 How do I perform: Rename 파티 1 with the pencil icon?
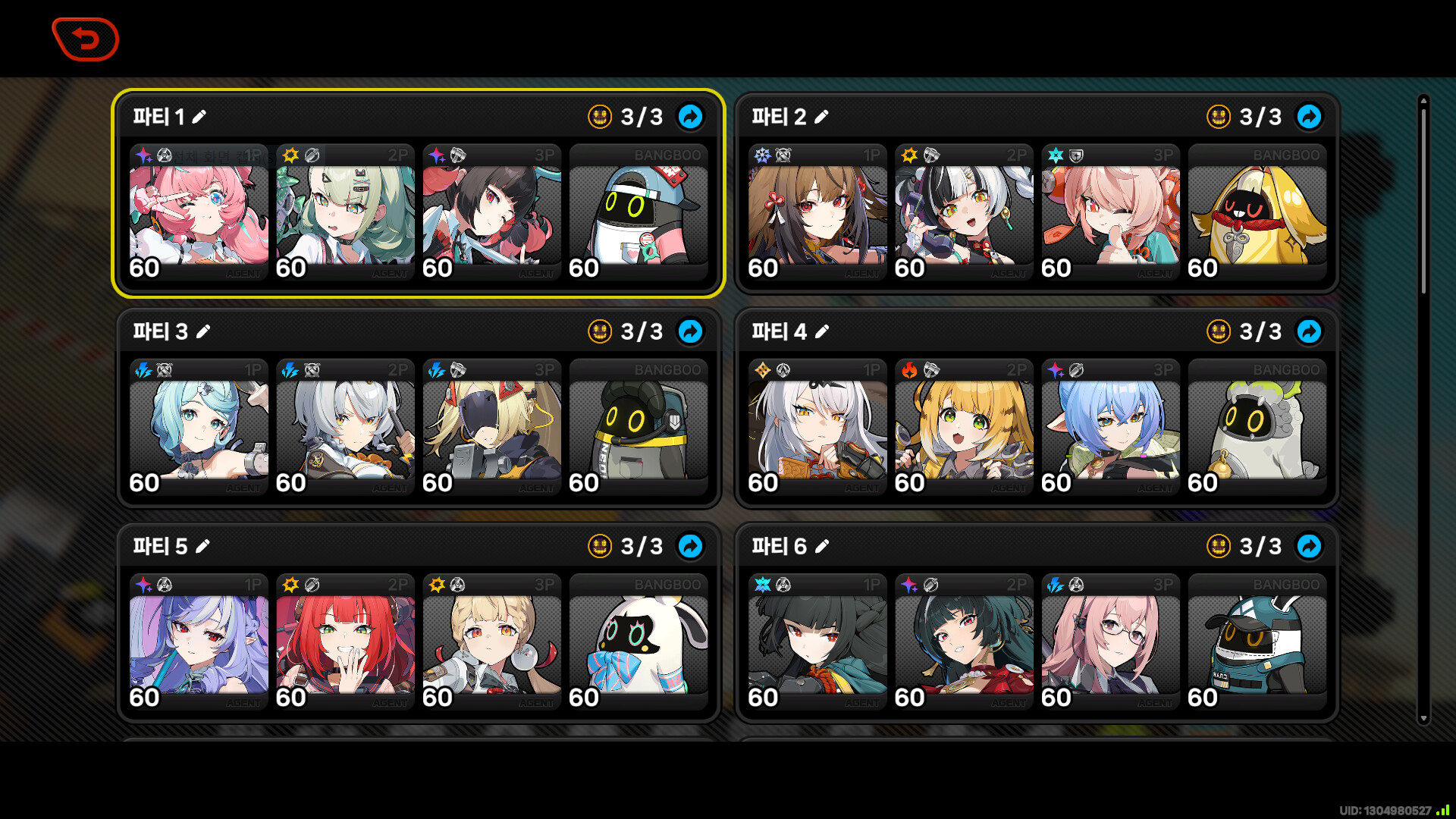[x=199, y=117]
